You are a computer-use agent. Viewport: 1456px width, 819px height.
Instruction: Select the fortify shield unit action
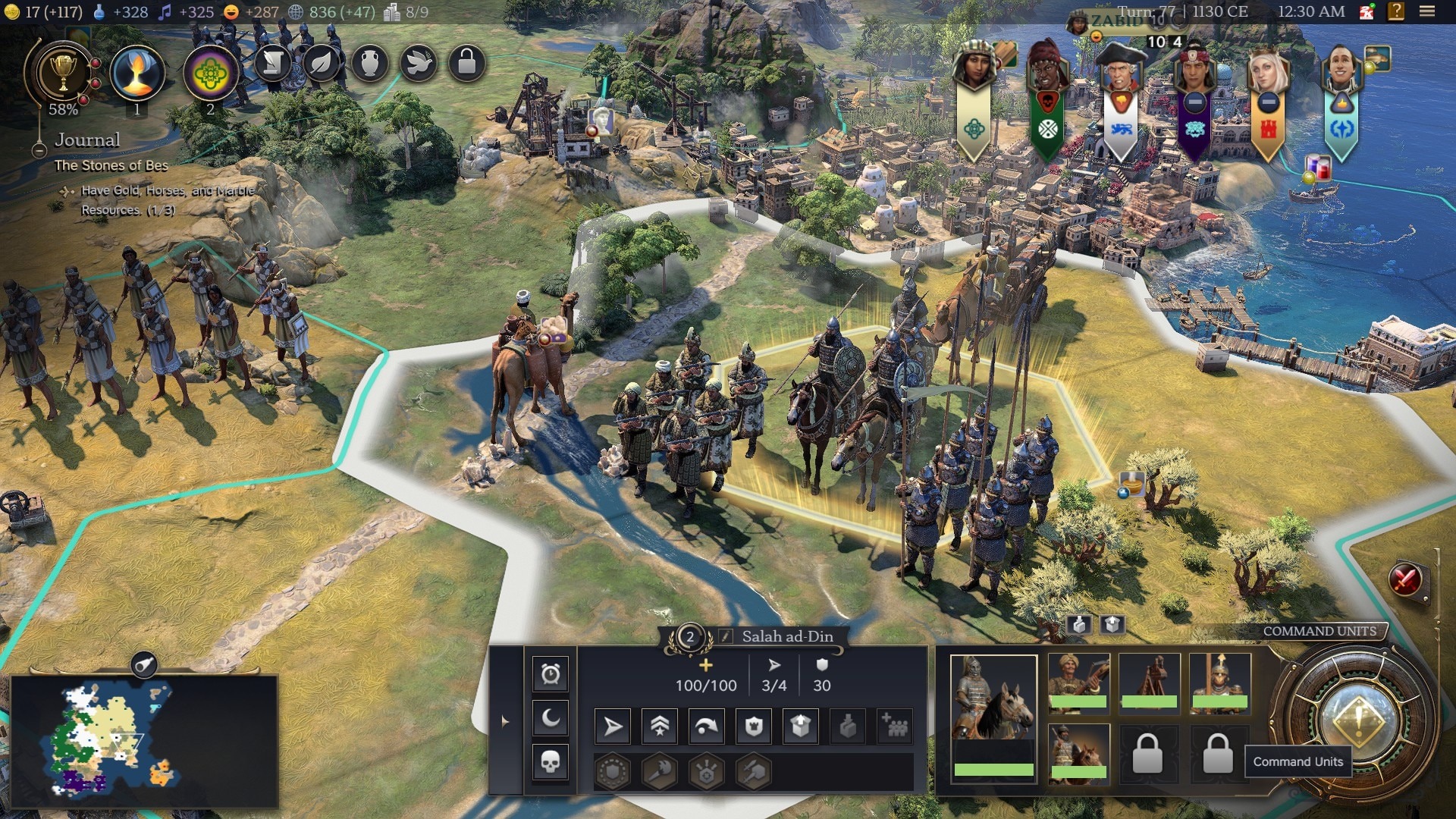click(754, 726)
